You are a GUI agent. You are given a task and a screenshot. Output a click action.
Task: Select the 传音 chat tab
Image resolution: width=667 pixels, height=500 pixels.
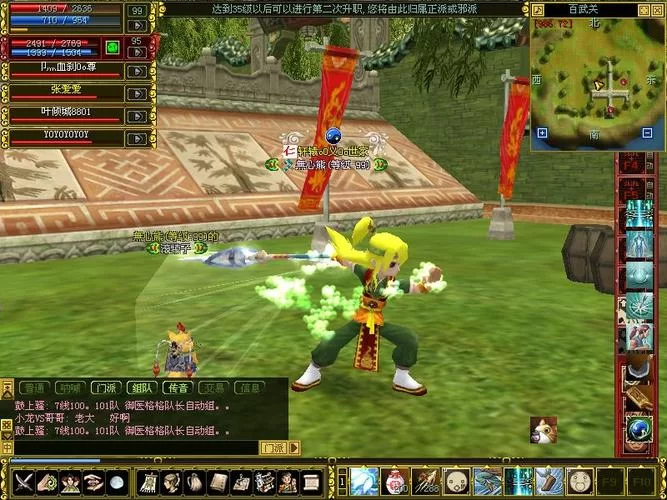point(178,387)
